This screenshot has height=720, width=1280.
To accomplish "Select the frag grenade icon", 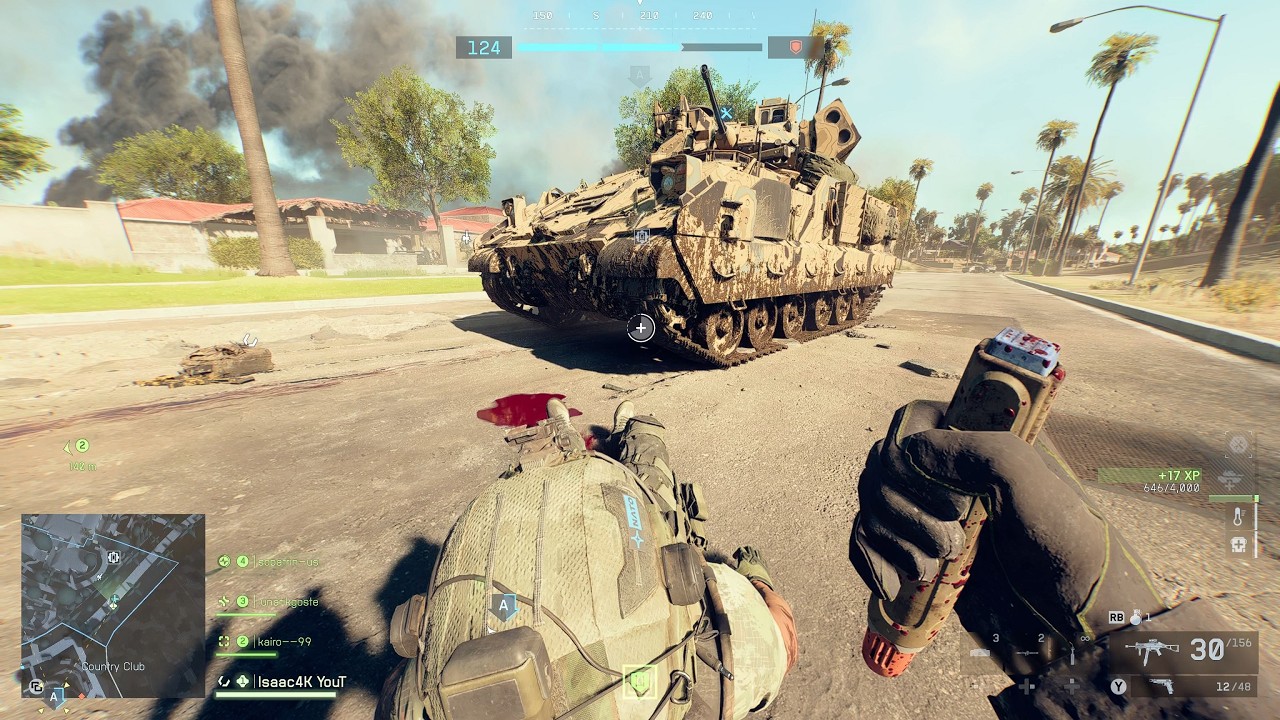I will [1136, 618].
